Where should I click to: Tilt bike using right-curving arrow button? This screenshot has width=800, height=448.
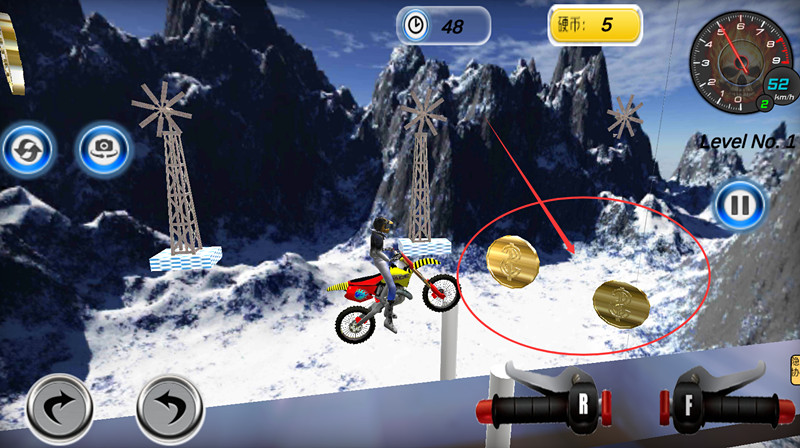[60, 409]
